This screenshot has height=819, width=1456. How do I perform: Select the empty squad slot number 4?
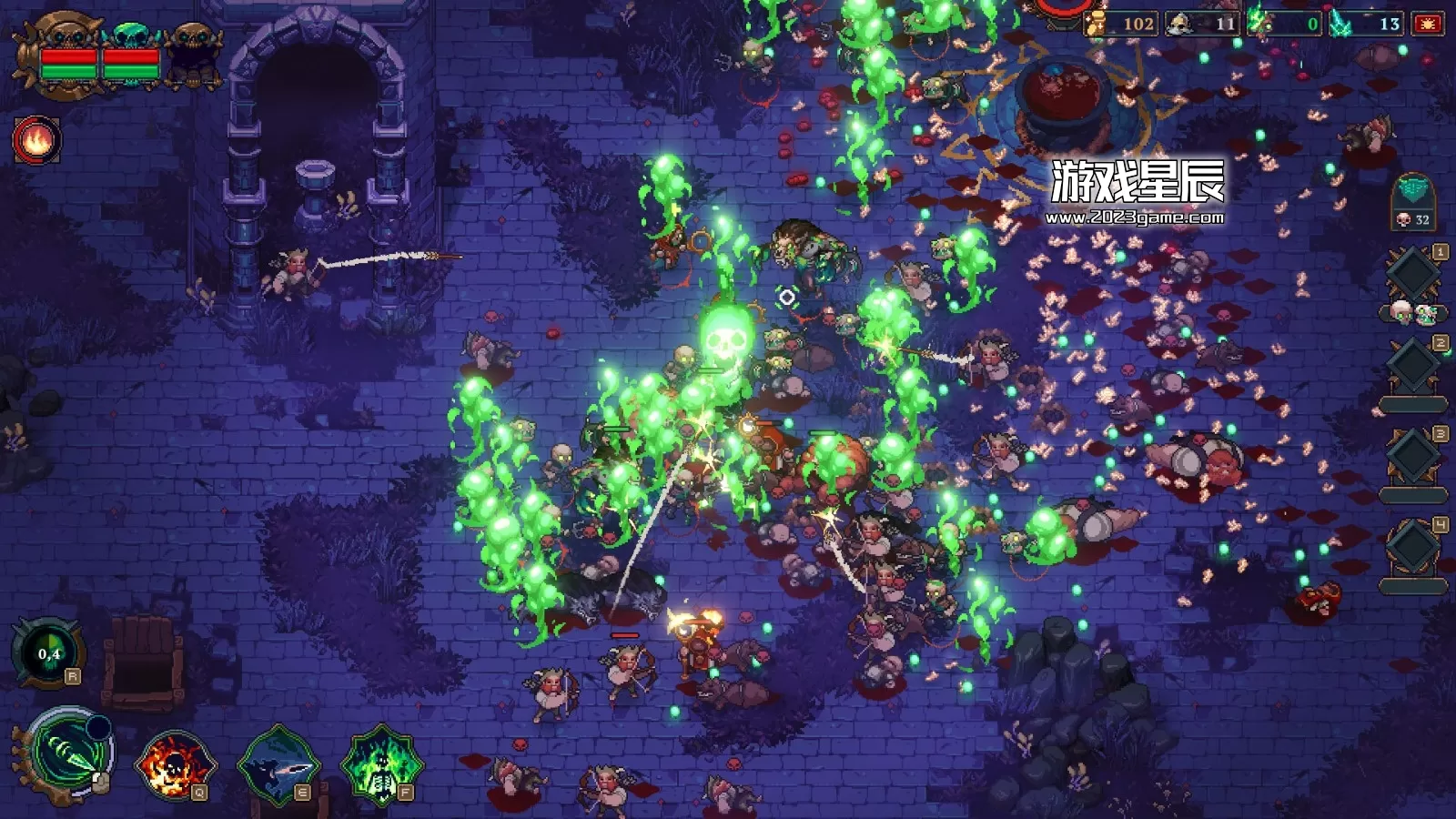[1412, 548]
